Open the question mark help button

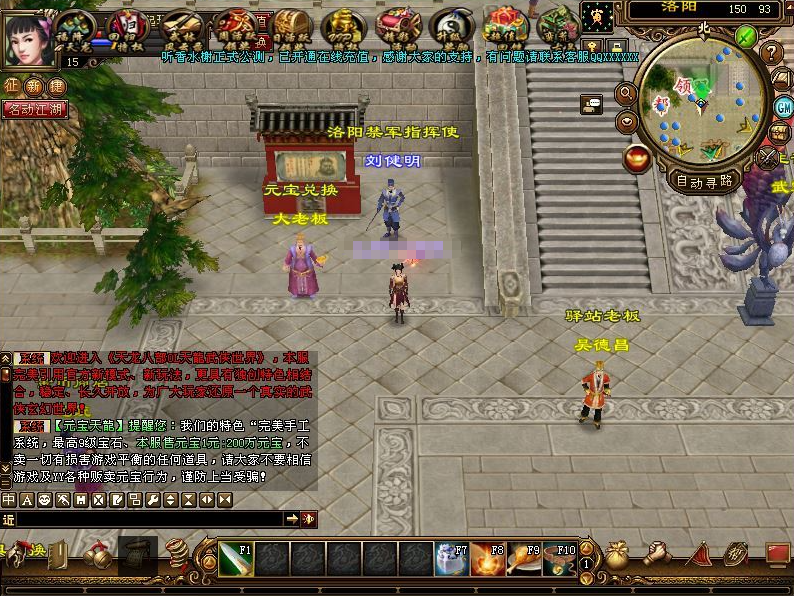[771, 53]
